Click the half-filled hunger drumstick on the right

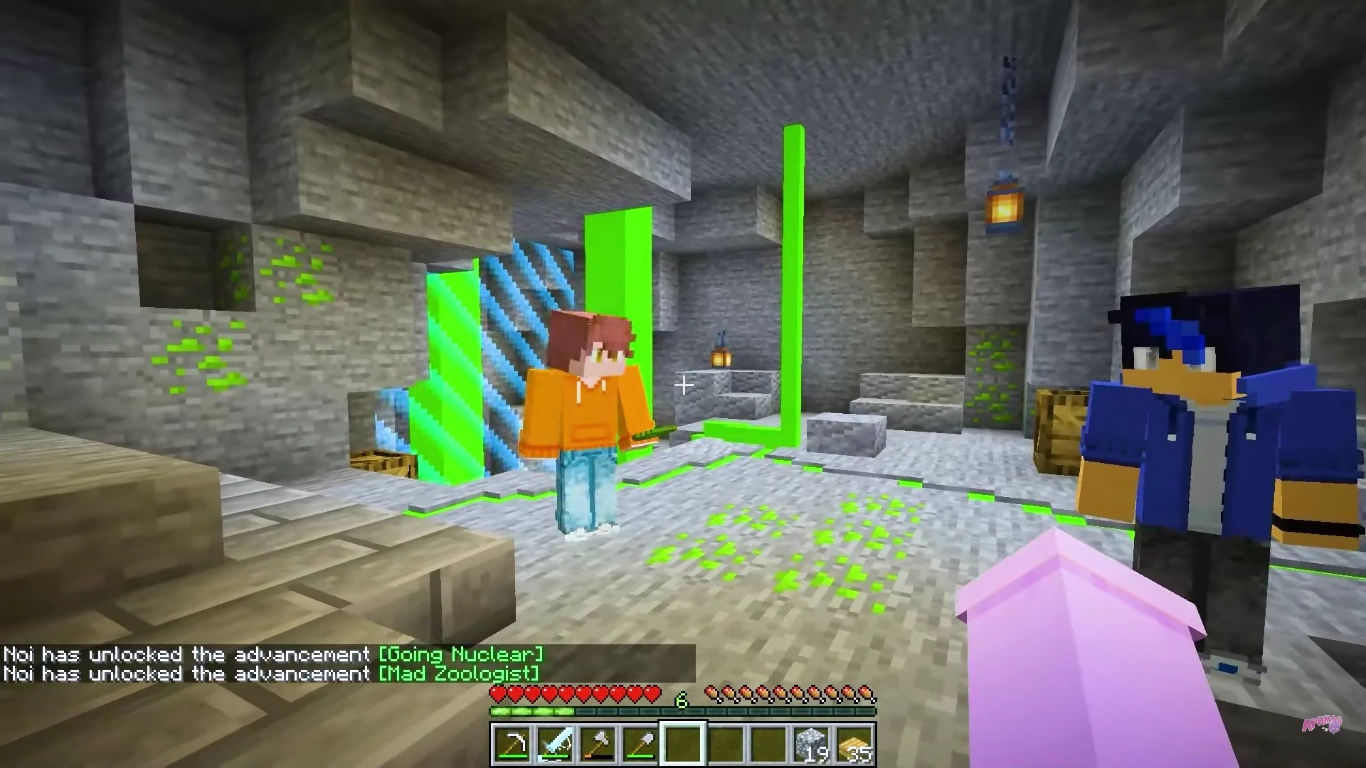coord(866,693)
